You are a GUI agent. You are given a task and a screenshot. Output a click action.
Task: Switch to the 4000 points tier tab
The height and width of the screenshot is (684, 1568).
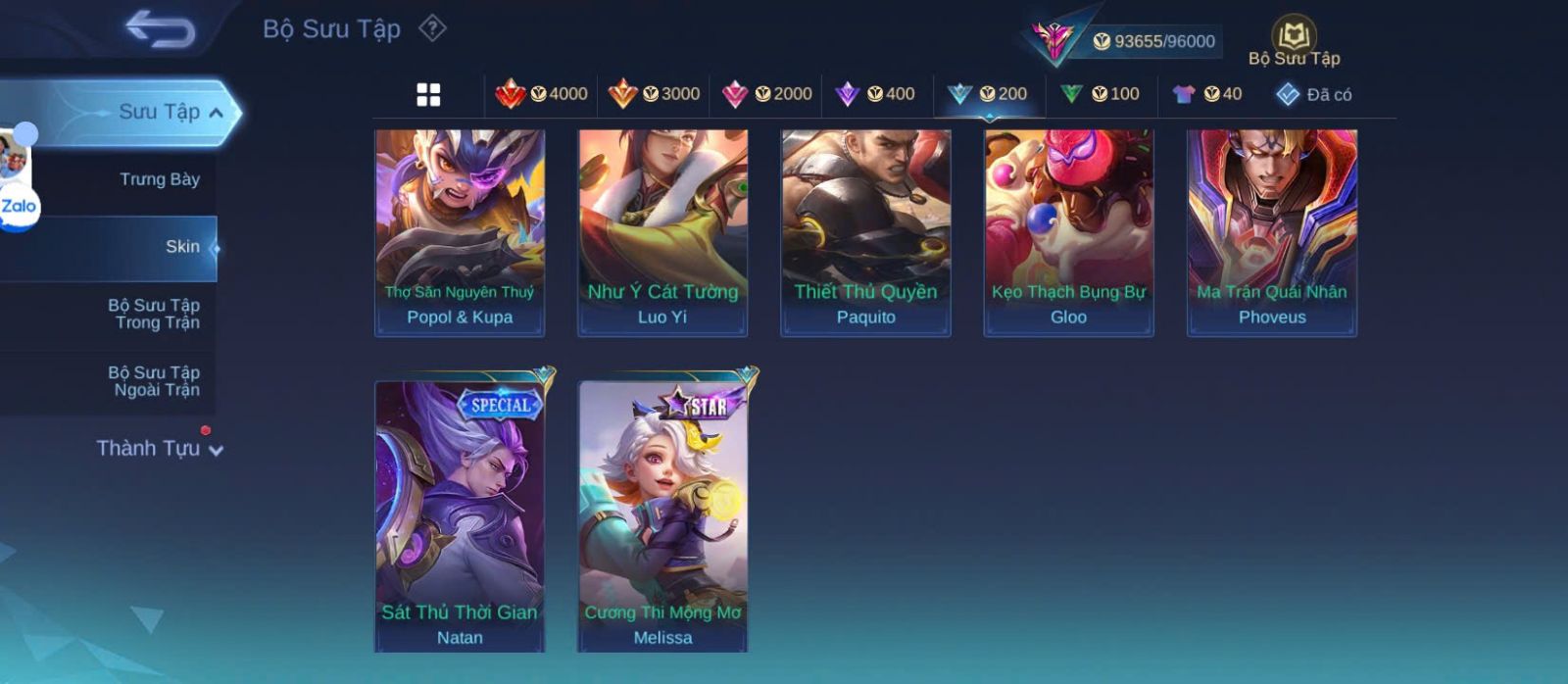541,94
